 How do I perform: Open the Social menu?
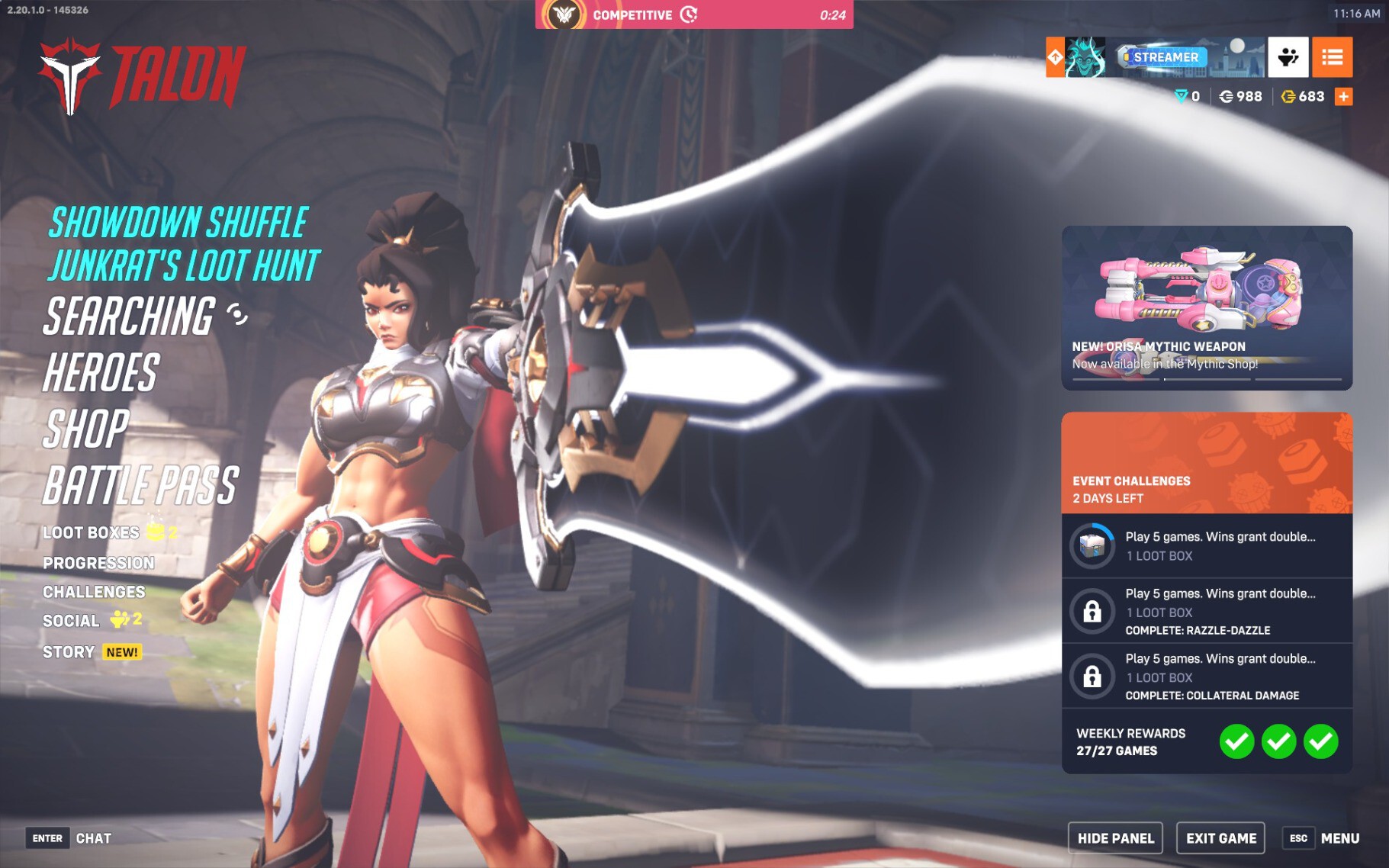pos(71,621)
